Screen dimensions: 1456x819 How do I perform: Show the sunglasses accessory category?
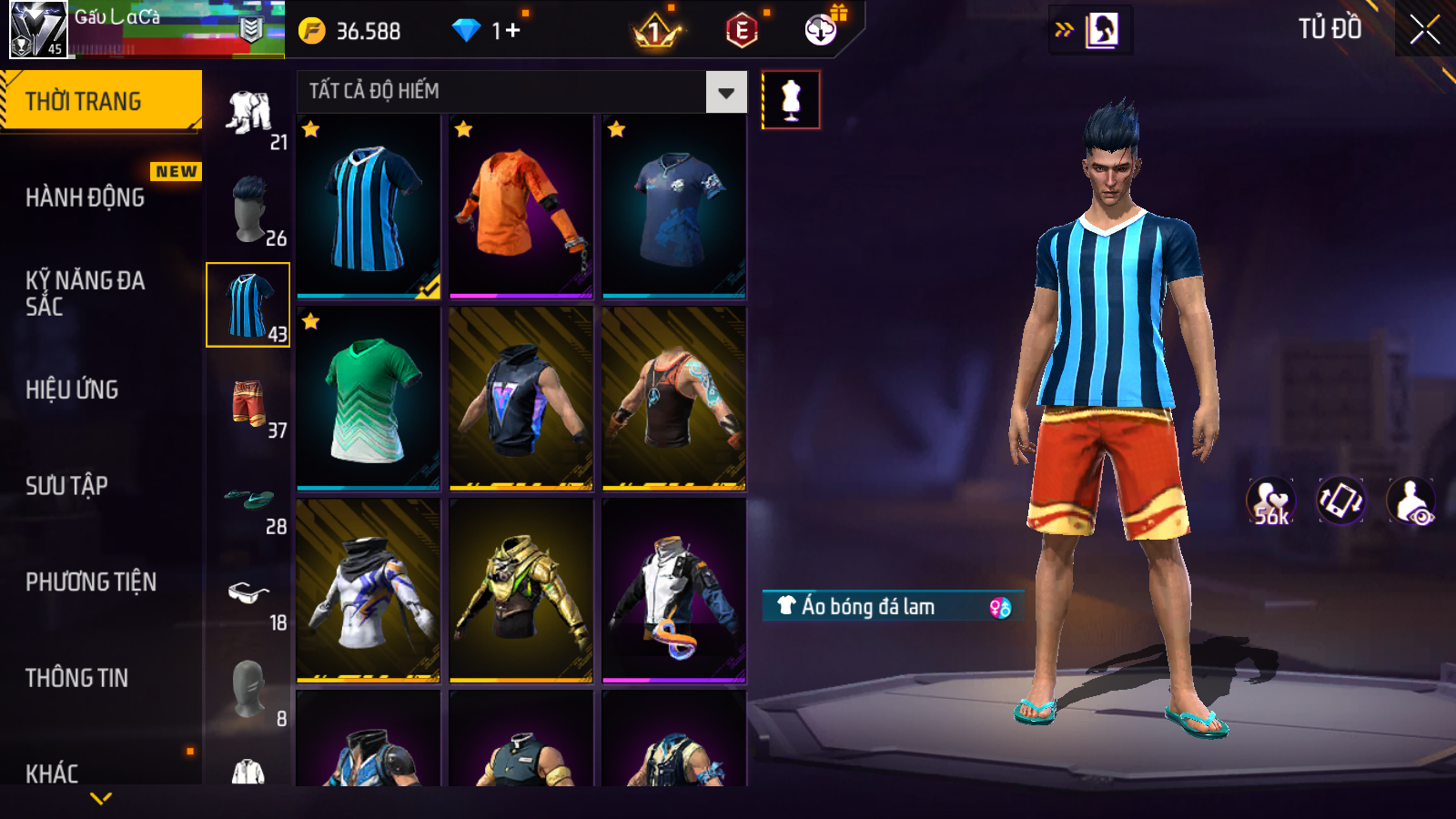tap(248, 595)
